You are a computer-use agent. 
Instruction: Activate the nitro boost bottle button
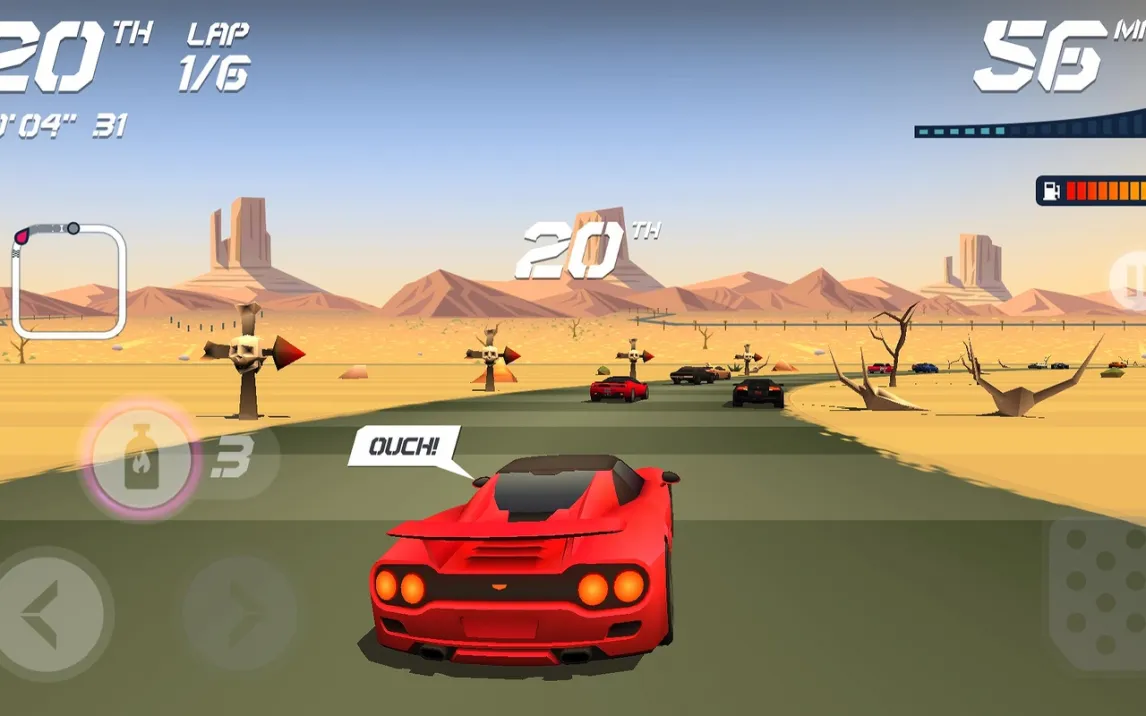[141, 459]
